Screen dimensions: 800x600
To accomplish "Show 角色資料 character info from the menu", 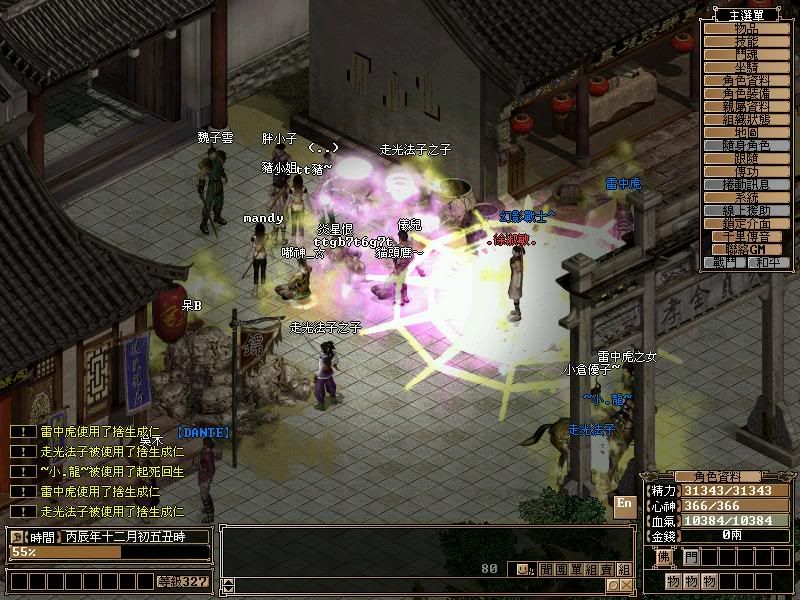I will click(746, 80).
